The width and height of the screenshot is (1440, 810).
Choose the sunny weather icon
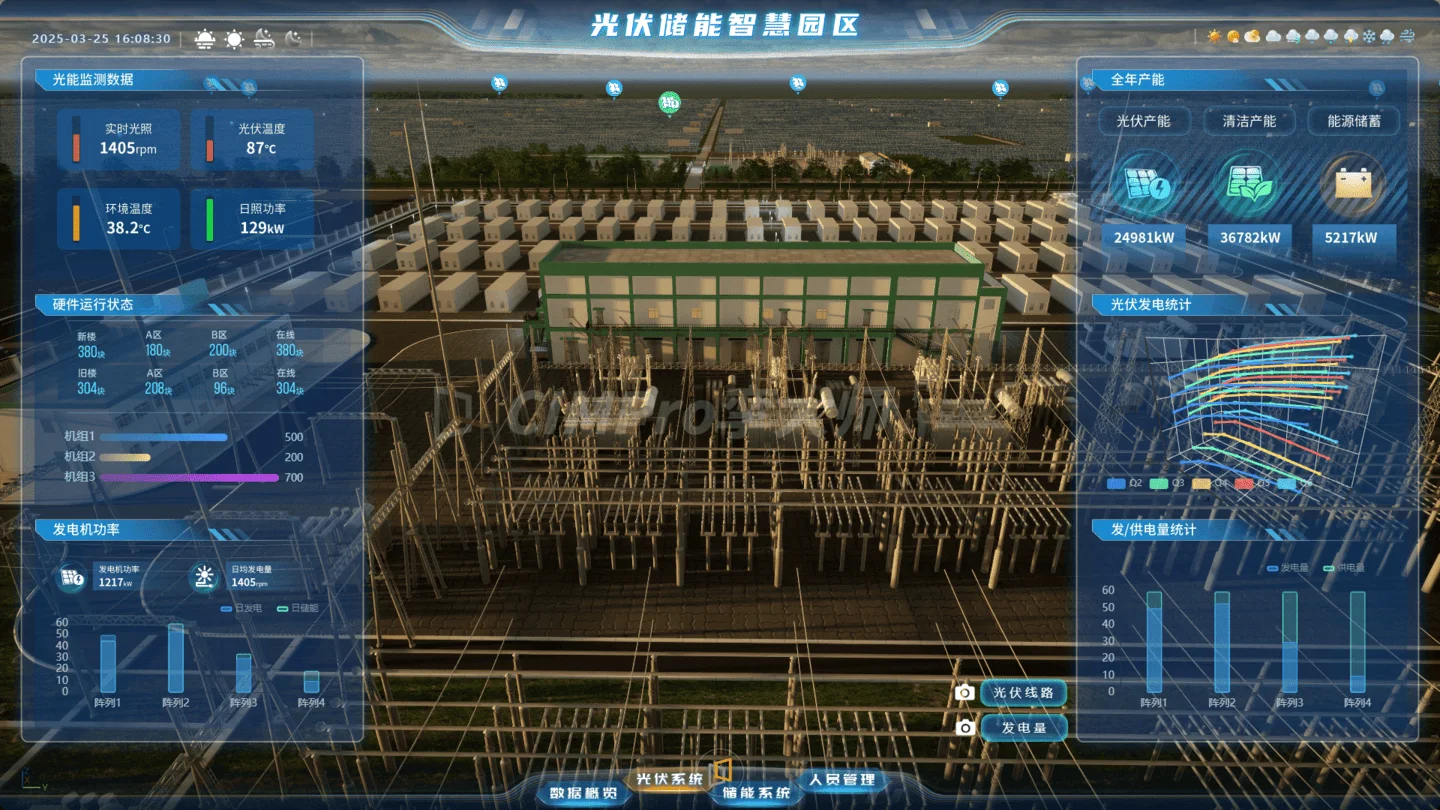pyautogui.click(x=1214, y=37)
